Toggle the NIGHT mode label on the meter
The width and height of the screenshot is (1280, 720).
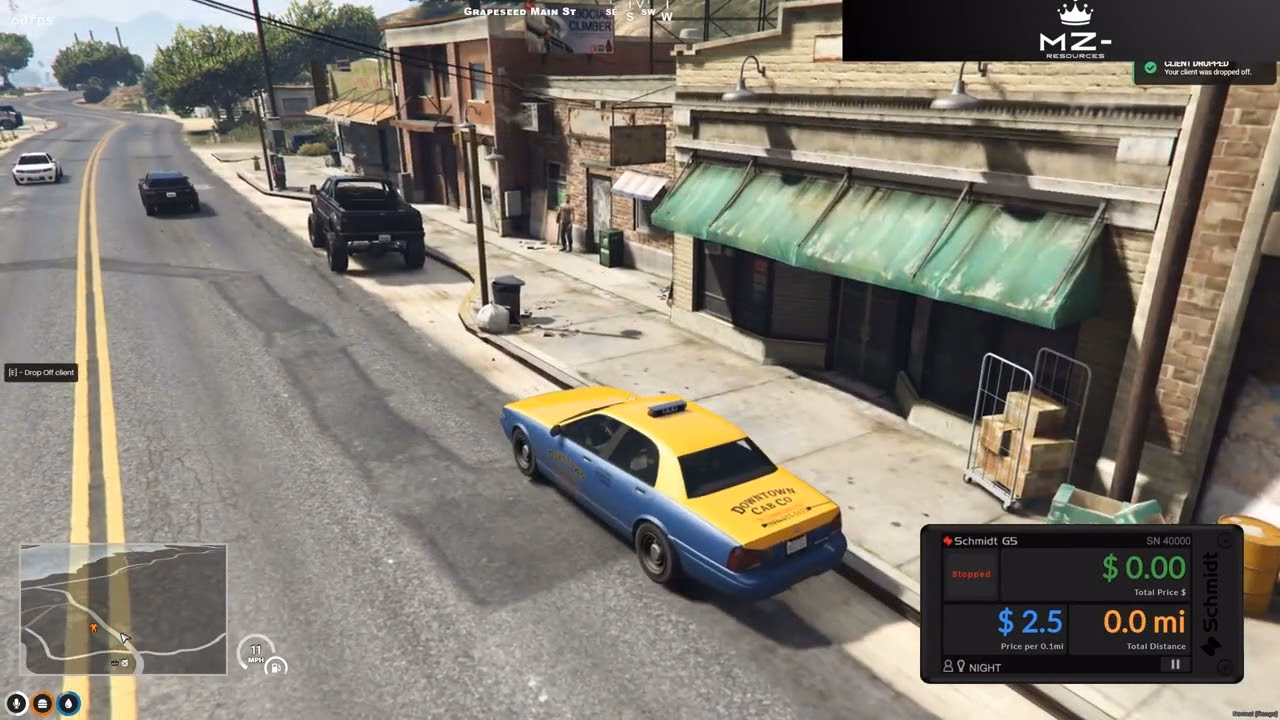click(984, 666)
